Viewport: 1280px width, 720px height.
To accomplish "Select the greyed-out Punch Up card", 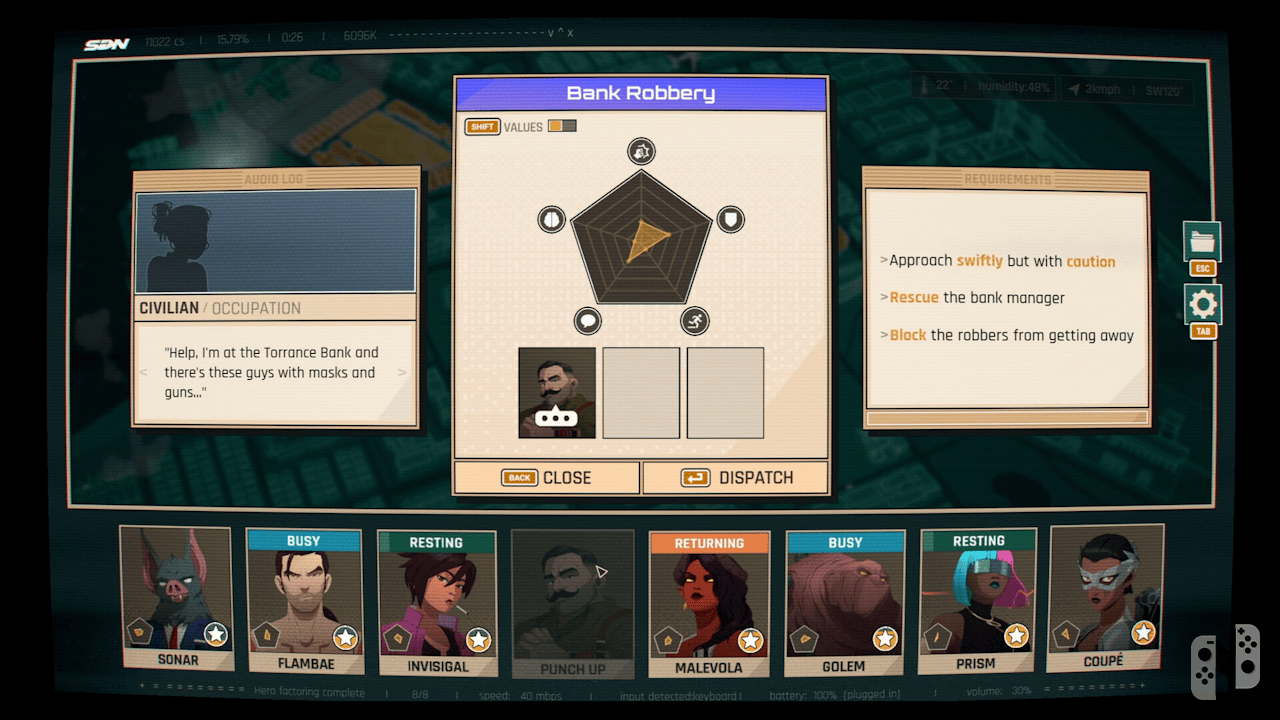I will [572, 603].
